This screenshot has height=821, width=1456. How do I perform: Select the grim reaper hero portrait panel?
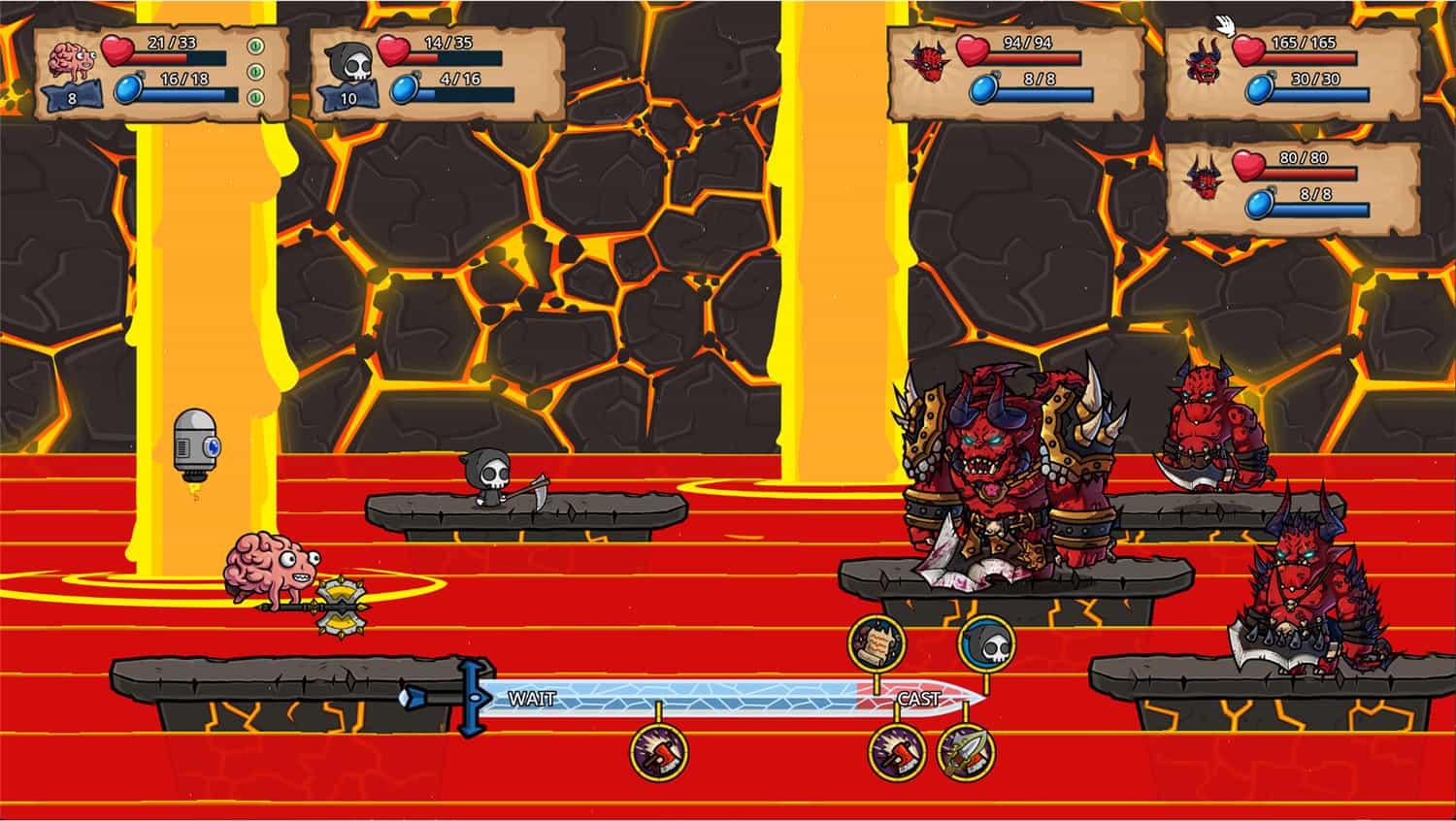tap(437, 74)
